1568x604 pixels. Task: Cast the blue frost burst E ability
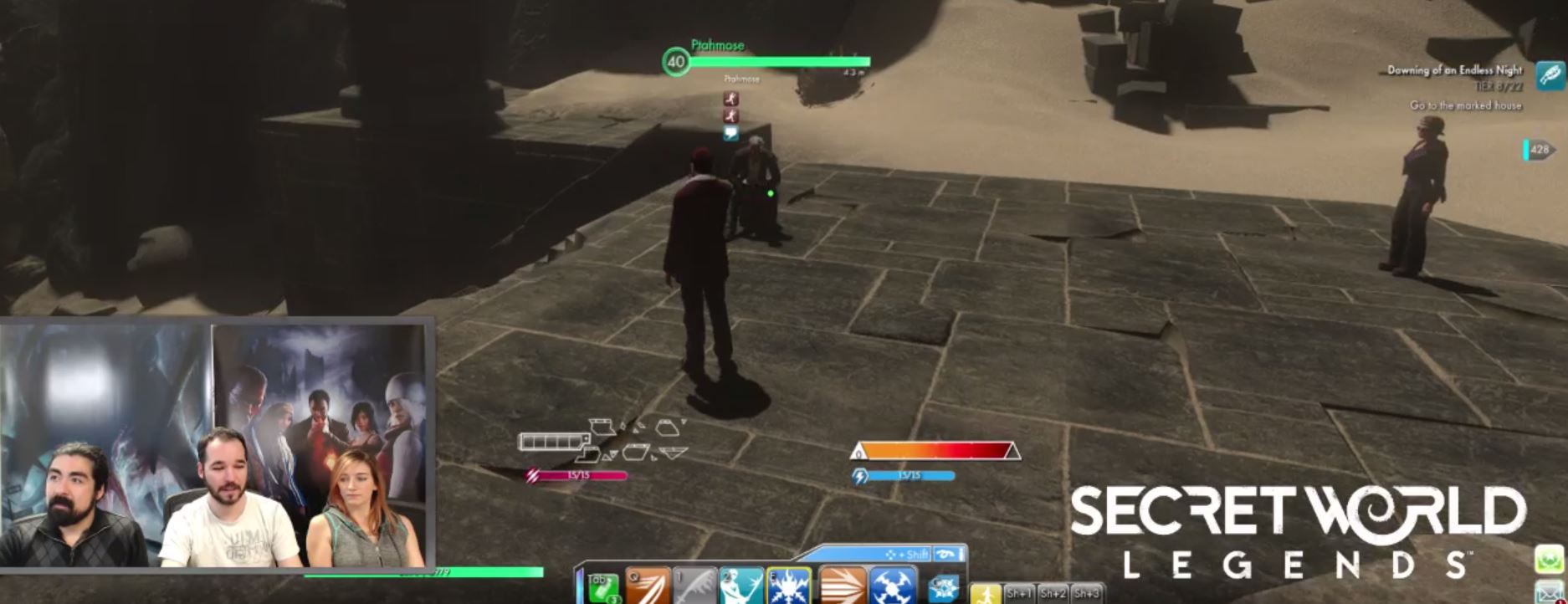[789, 586]
